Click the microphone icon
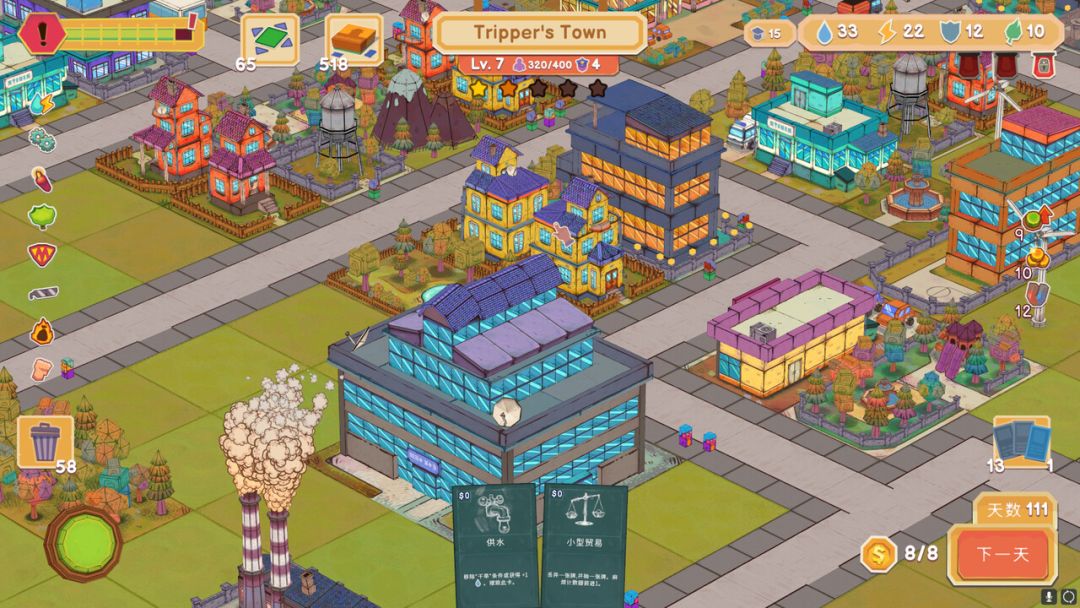 coord(1049,596)
